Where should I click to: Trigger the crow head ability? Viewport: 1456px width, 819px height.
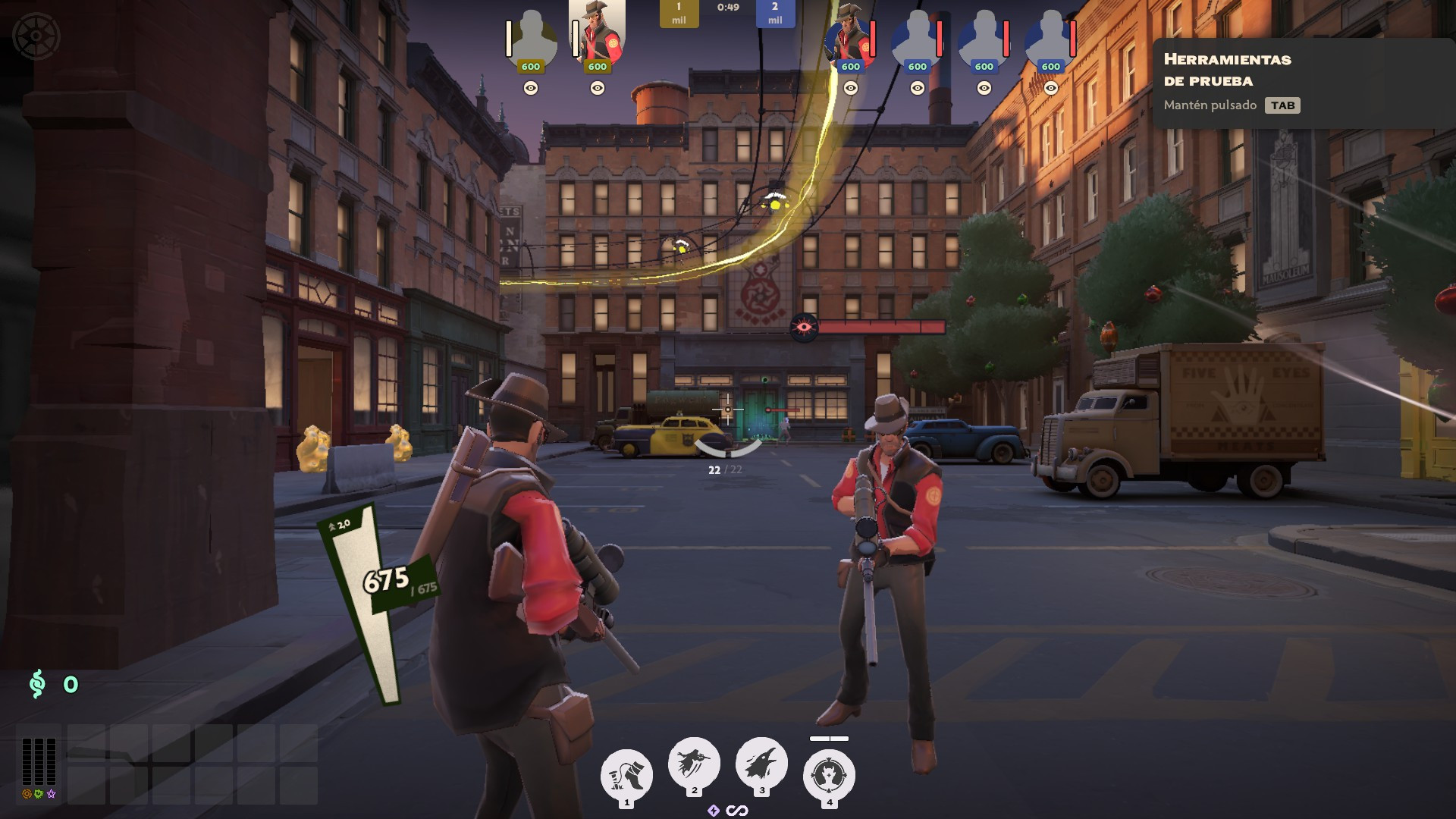761,763
